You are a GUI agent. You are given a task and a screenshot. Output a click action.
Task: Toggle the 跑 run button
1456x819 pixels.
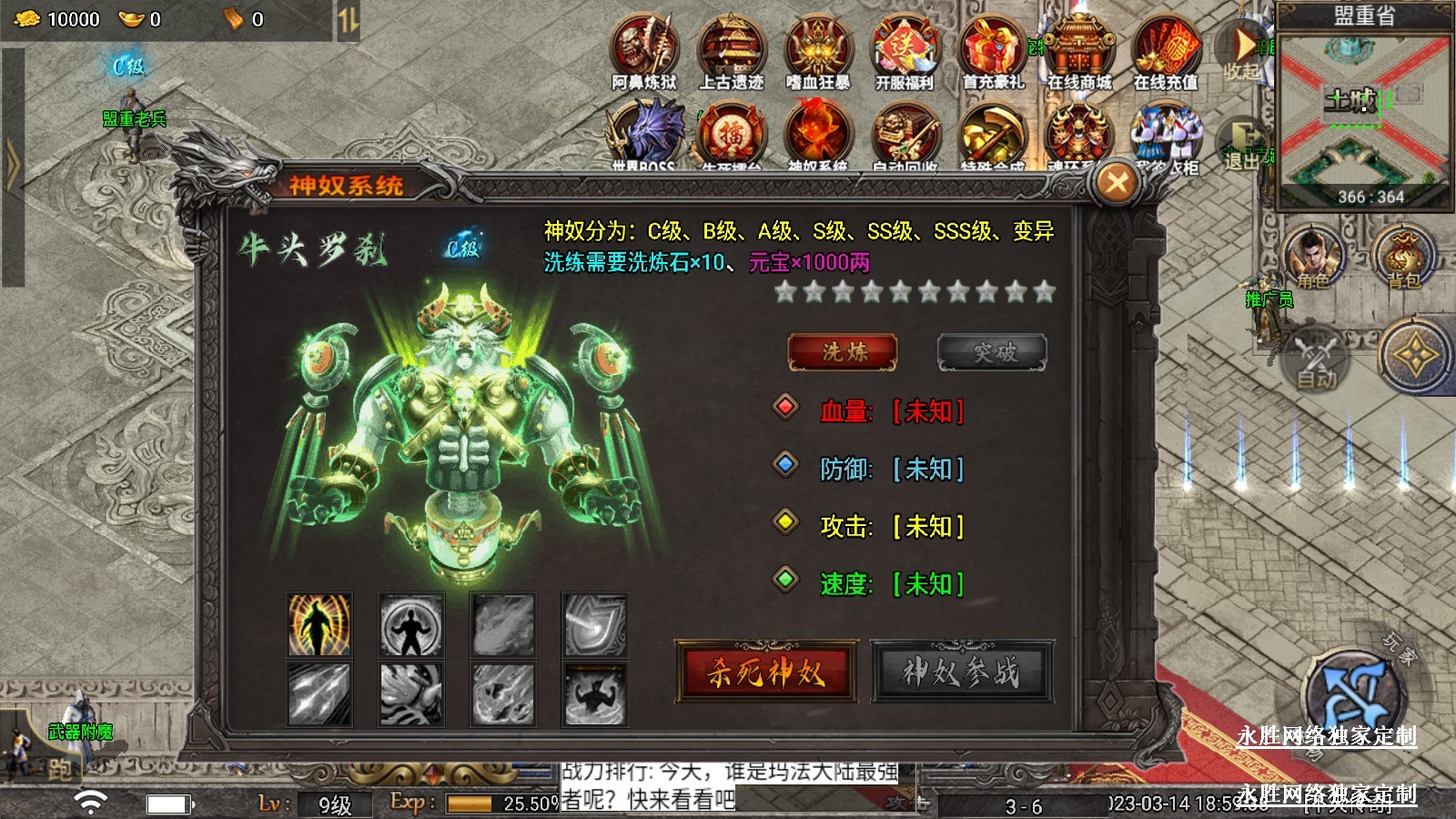[x=56, y=769]
